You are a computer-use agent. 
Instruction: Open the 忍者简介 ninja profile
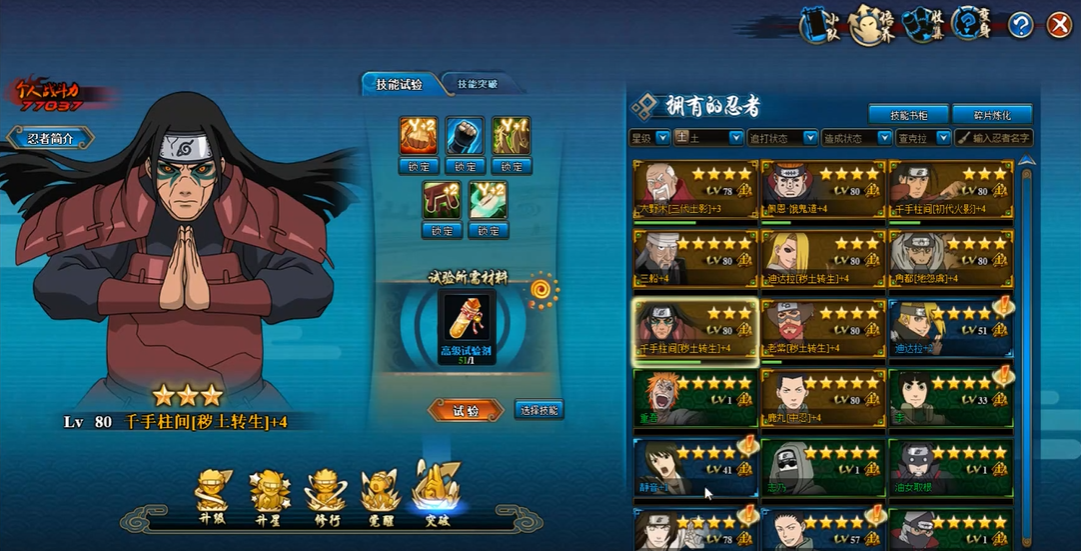coord(51,138)
